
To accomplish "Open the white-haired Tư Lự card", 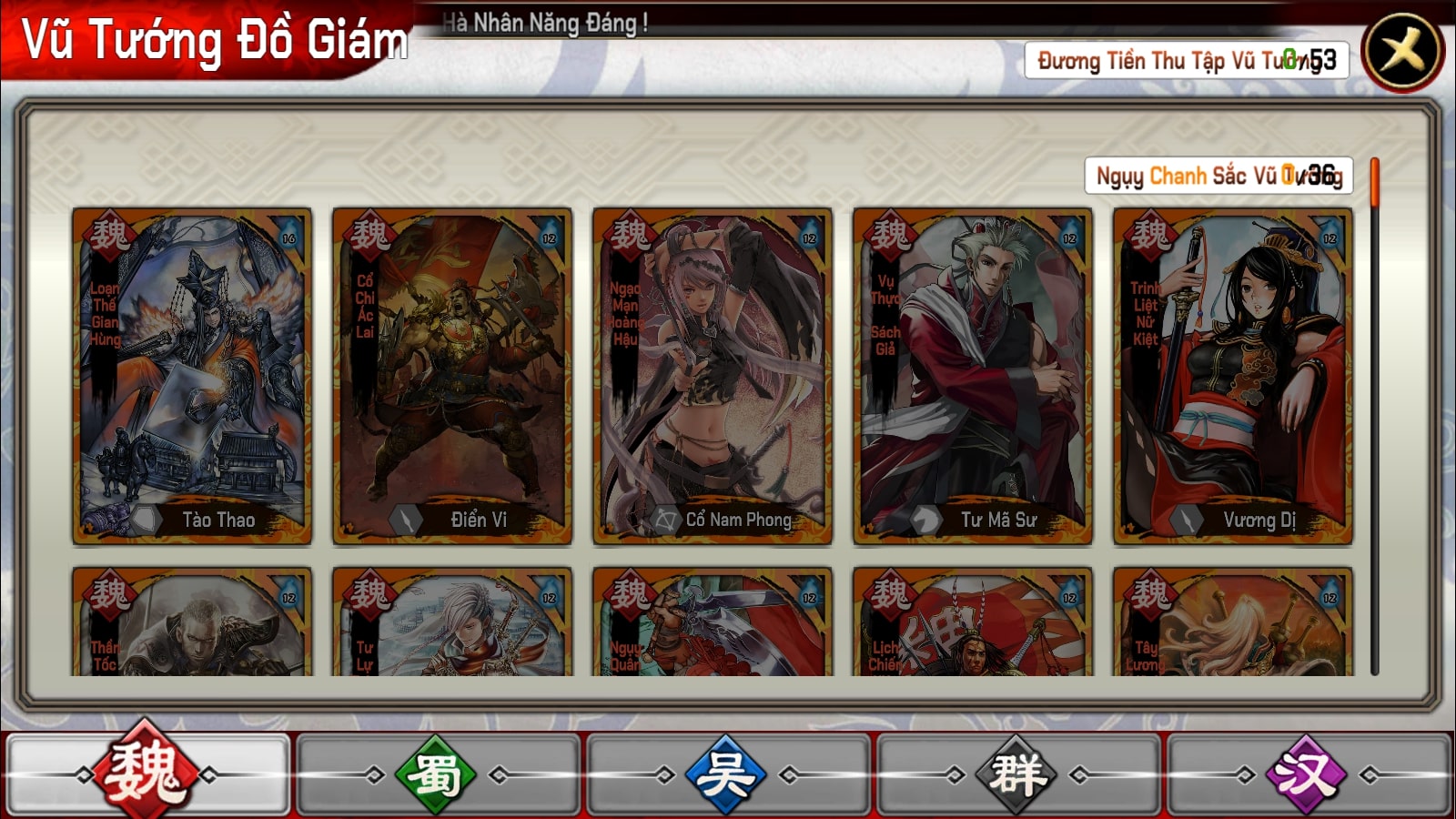I will (452, 622).
